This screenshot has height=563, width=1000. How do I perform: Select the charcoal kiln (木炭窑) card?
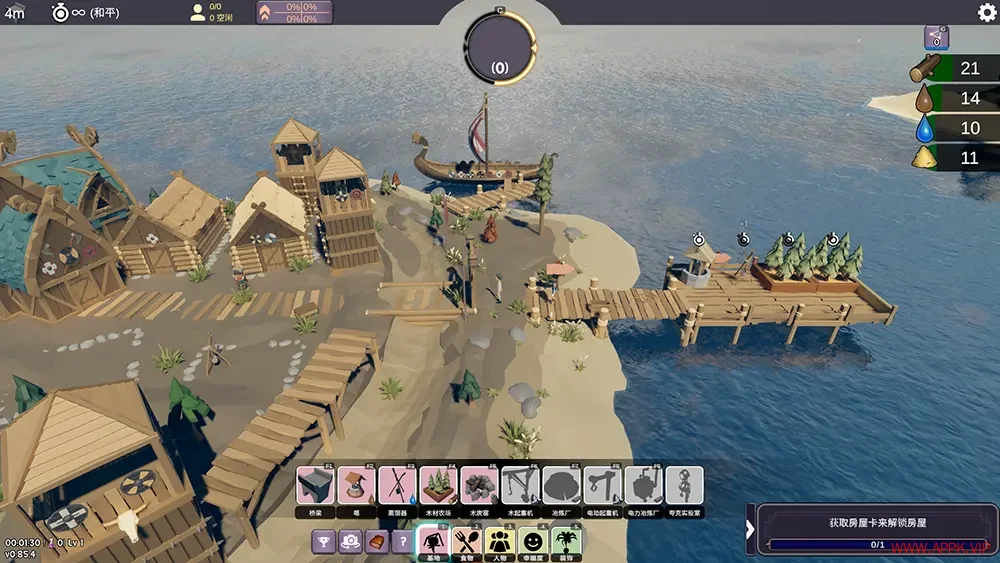pyautogui.click(x=480, y=486)
